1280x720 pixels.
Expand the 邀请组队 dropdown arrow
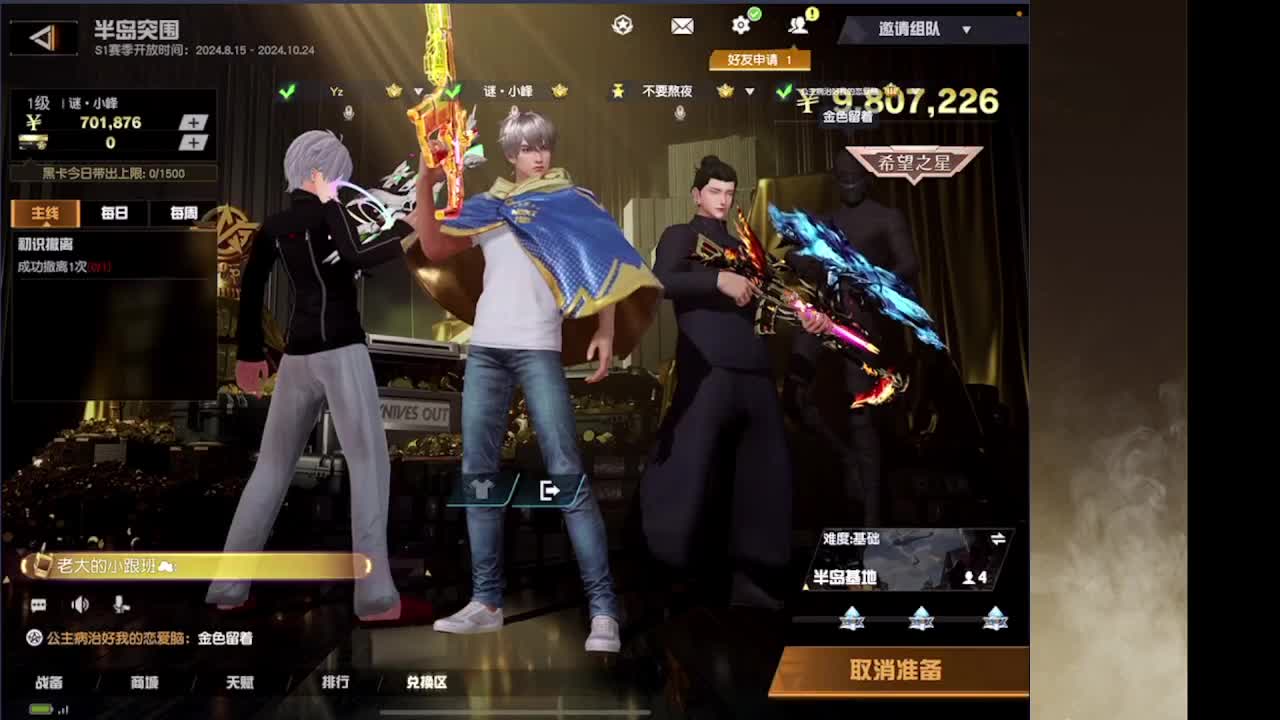click(x=966, y=29)
